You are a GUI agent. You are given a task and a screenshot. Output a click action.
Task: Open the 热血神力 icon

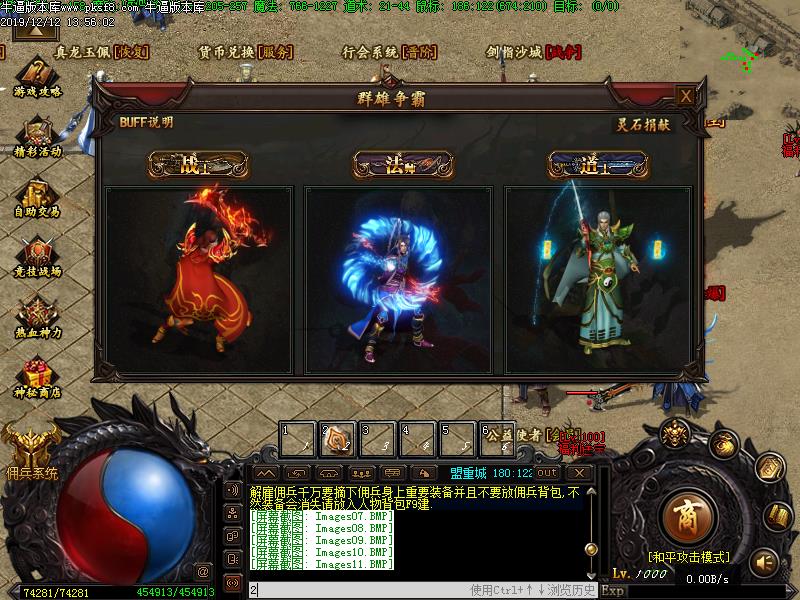tap(38, 315)
